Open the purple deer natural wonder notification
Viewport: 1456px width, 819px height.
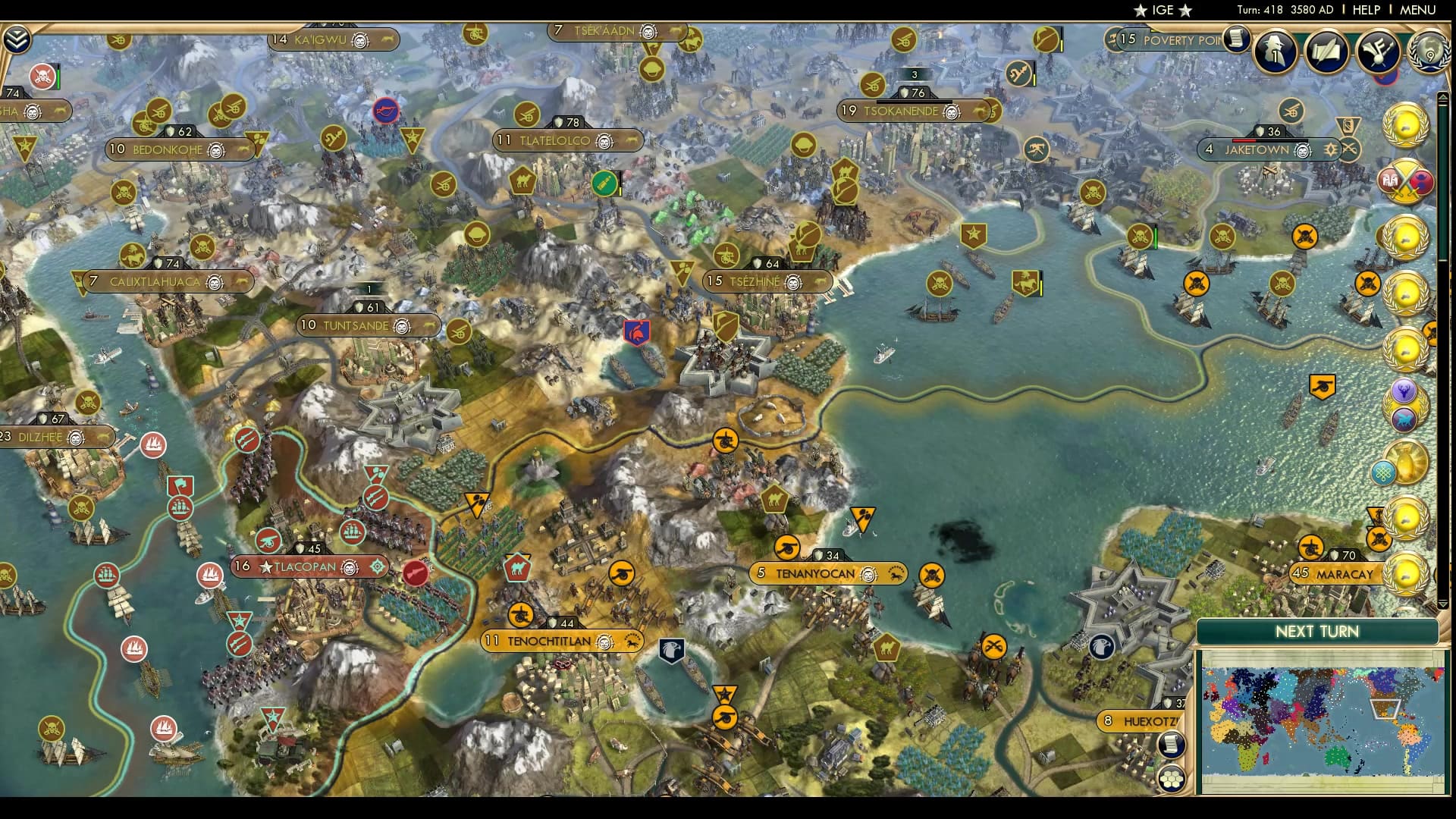tap(1404, 390)
